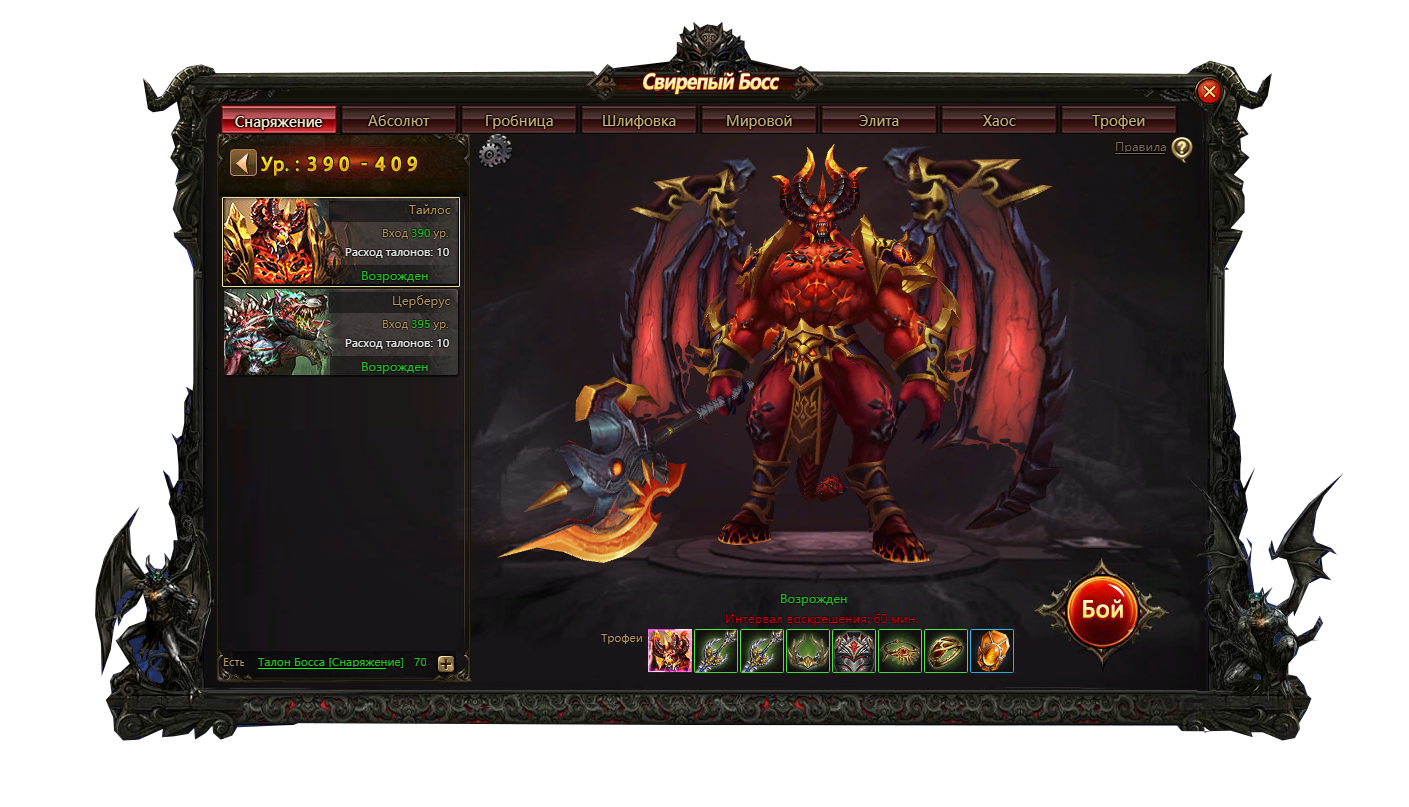This screenshot has height=807, width=1409.
Task: Choose the Церберус boss entry
Action: point(341,333)
